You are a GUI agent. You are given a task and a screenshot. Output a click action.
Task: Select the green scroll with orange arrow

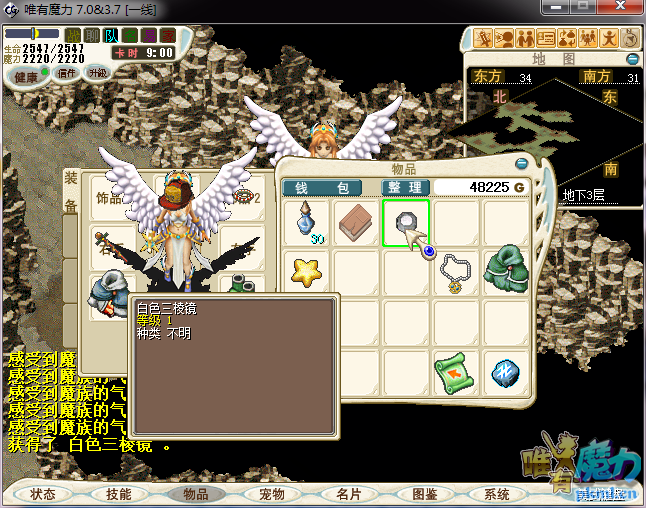pos(456,373)
